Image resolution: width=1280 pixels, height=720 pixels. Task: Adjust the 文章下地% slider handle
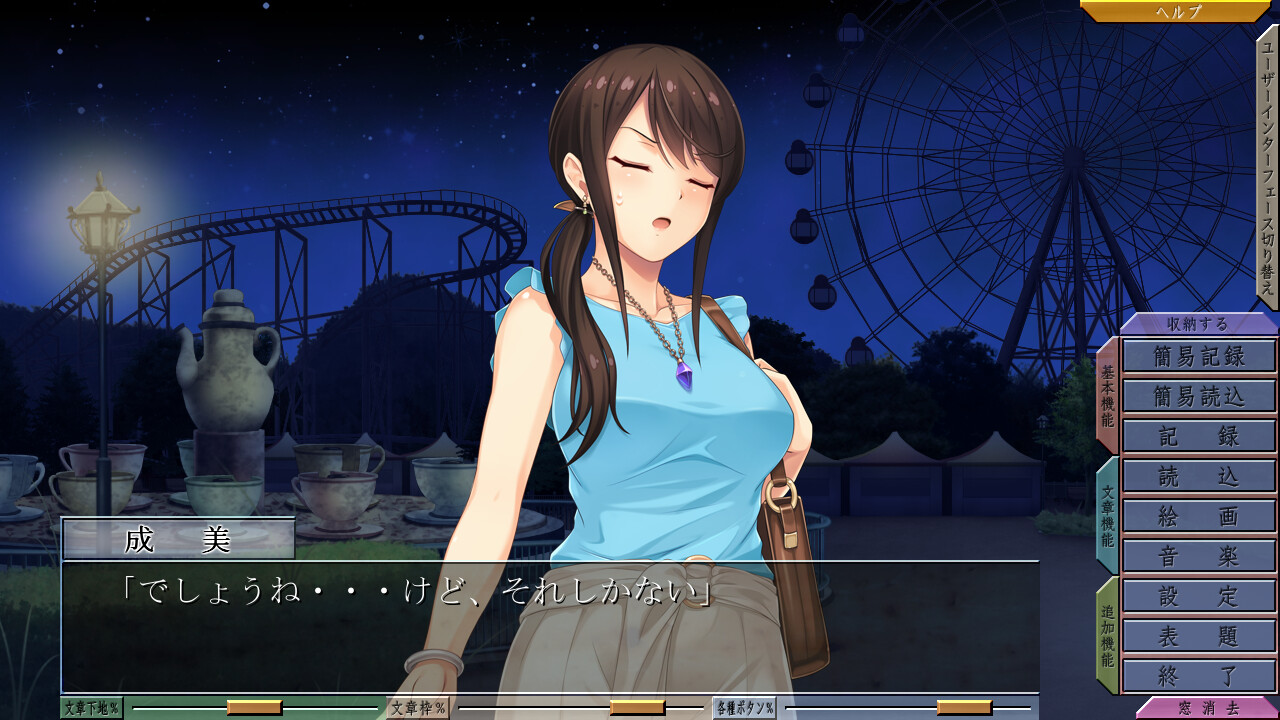coord(254,708)
